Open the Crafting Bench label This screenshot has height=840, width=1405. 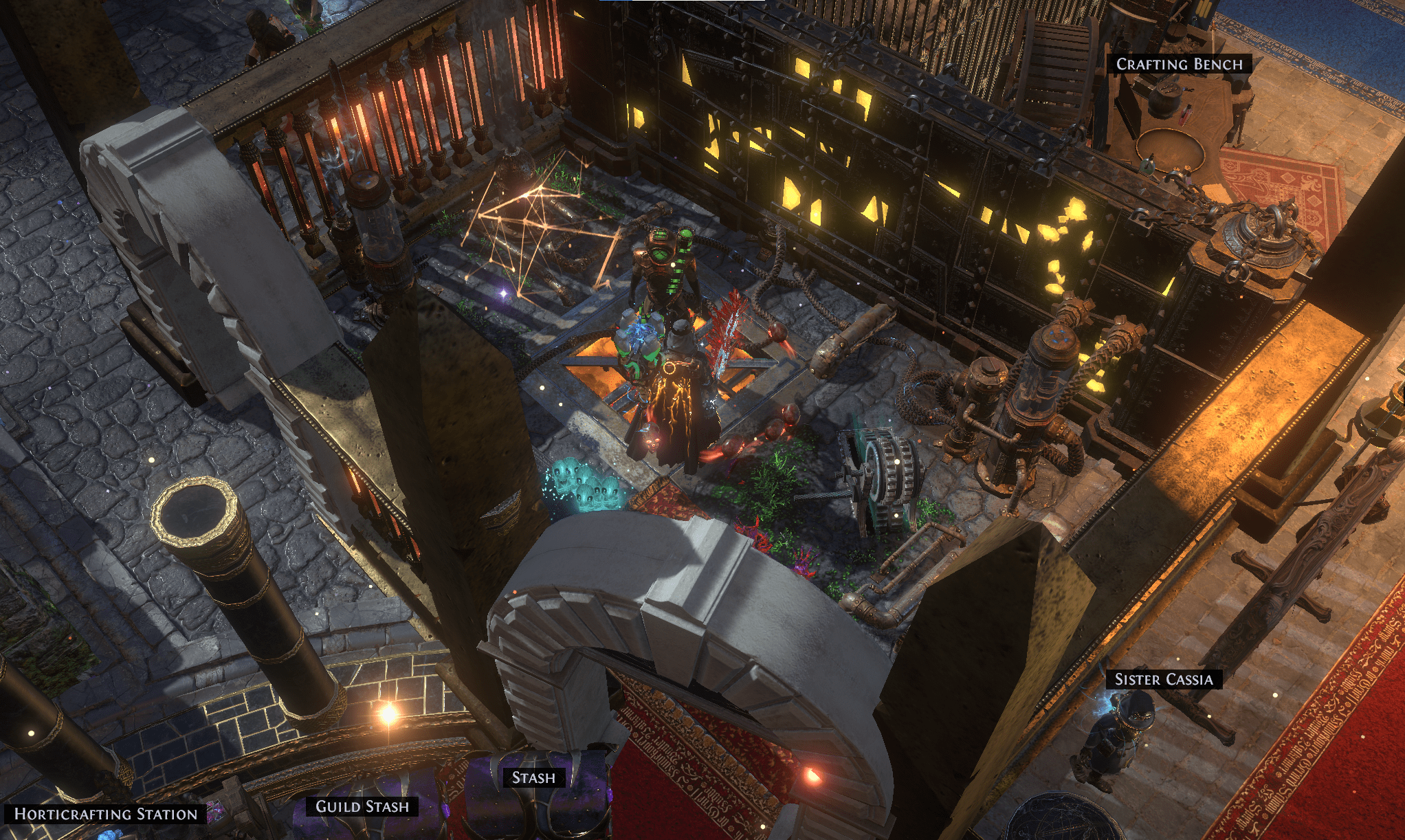1179,64
